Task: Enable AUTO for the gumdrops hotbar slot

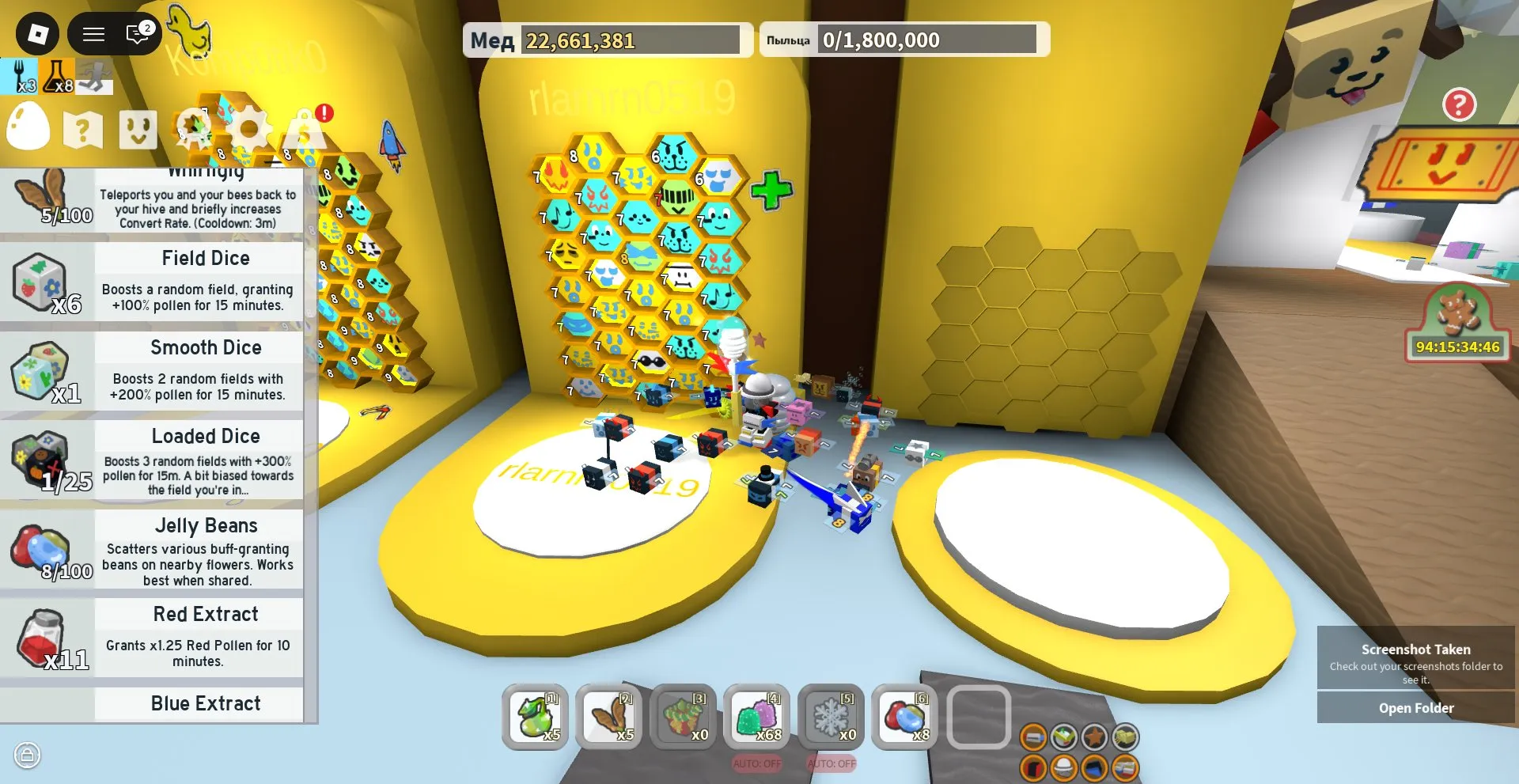Action: pos(757,764)
